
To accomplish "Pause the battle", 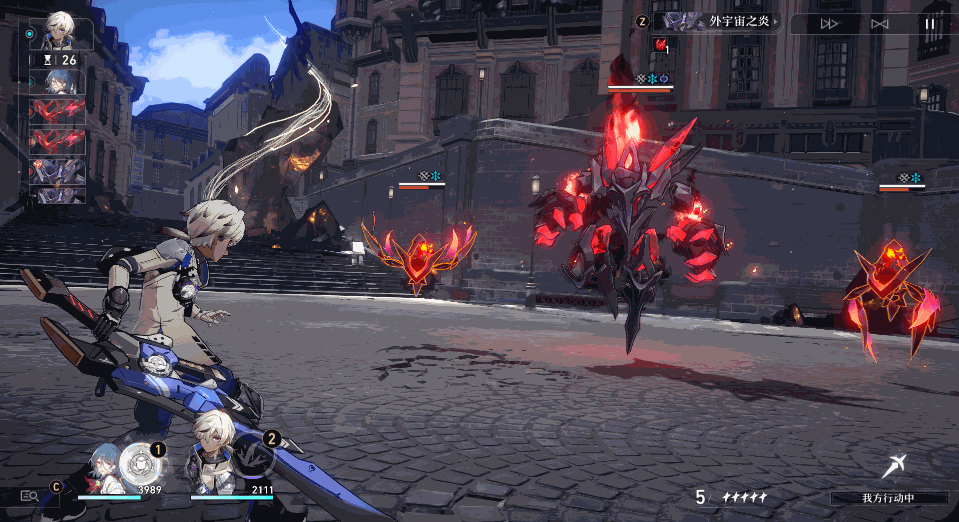I will click(x=930, y=23).
